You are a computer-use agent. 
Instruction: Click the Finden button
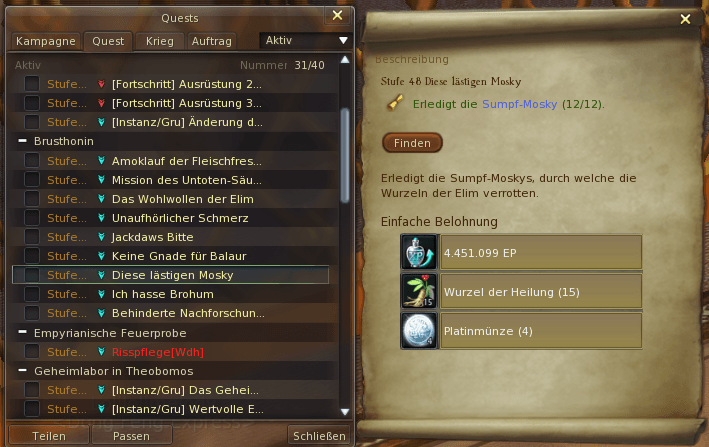point(412,143)
